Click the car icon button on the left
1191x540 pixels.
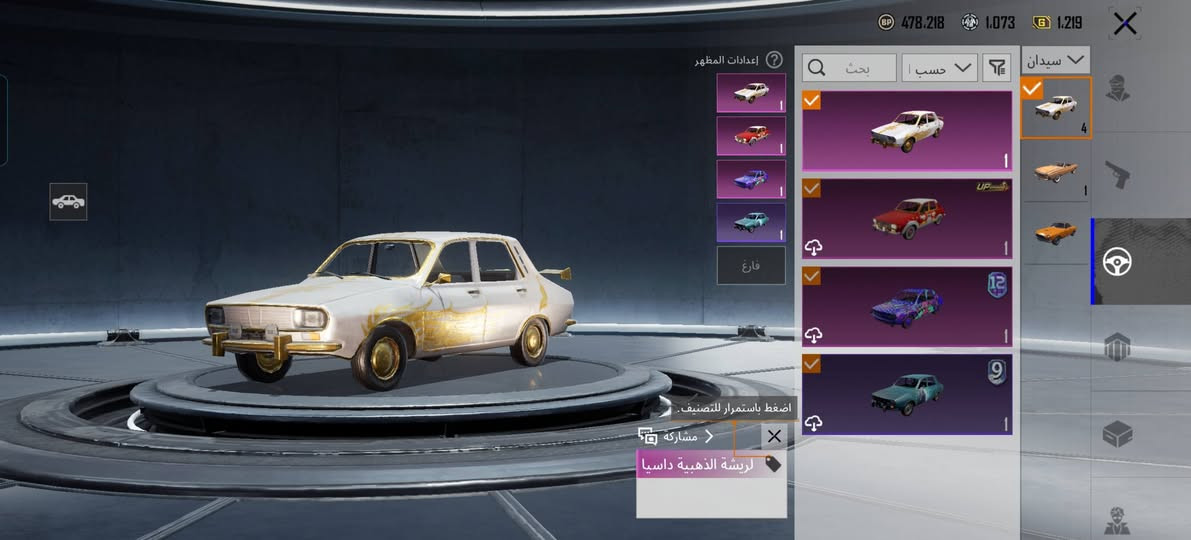(68, 202)
